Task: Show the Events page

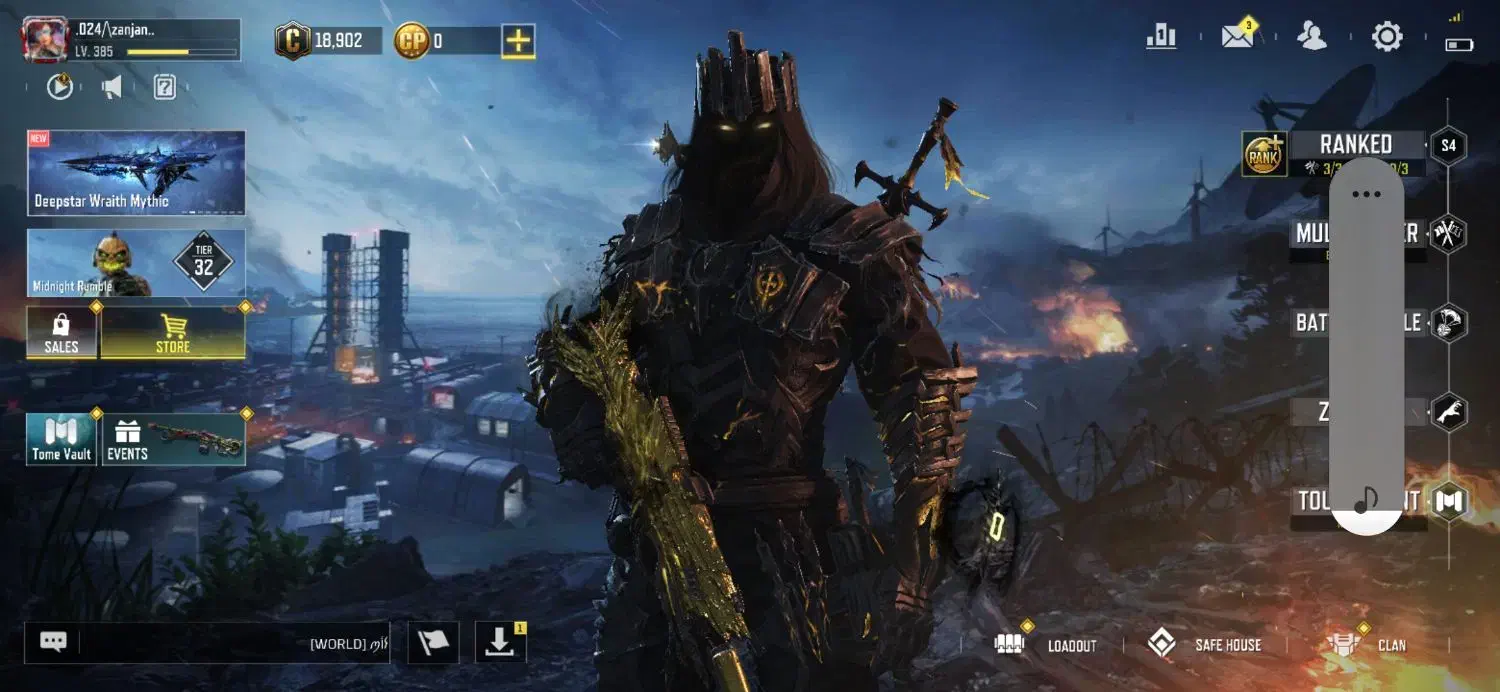Action: [x=174, y=440]
